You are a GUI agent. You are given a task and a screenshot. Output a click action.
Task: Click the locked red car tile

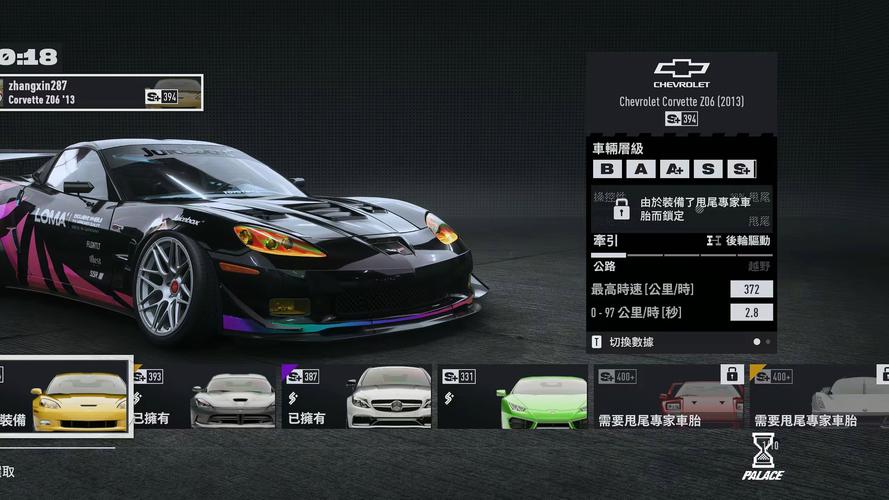pos(670,396)
